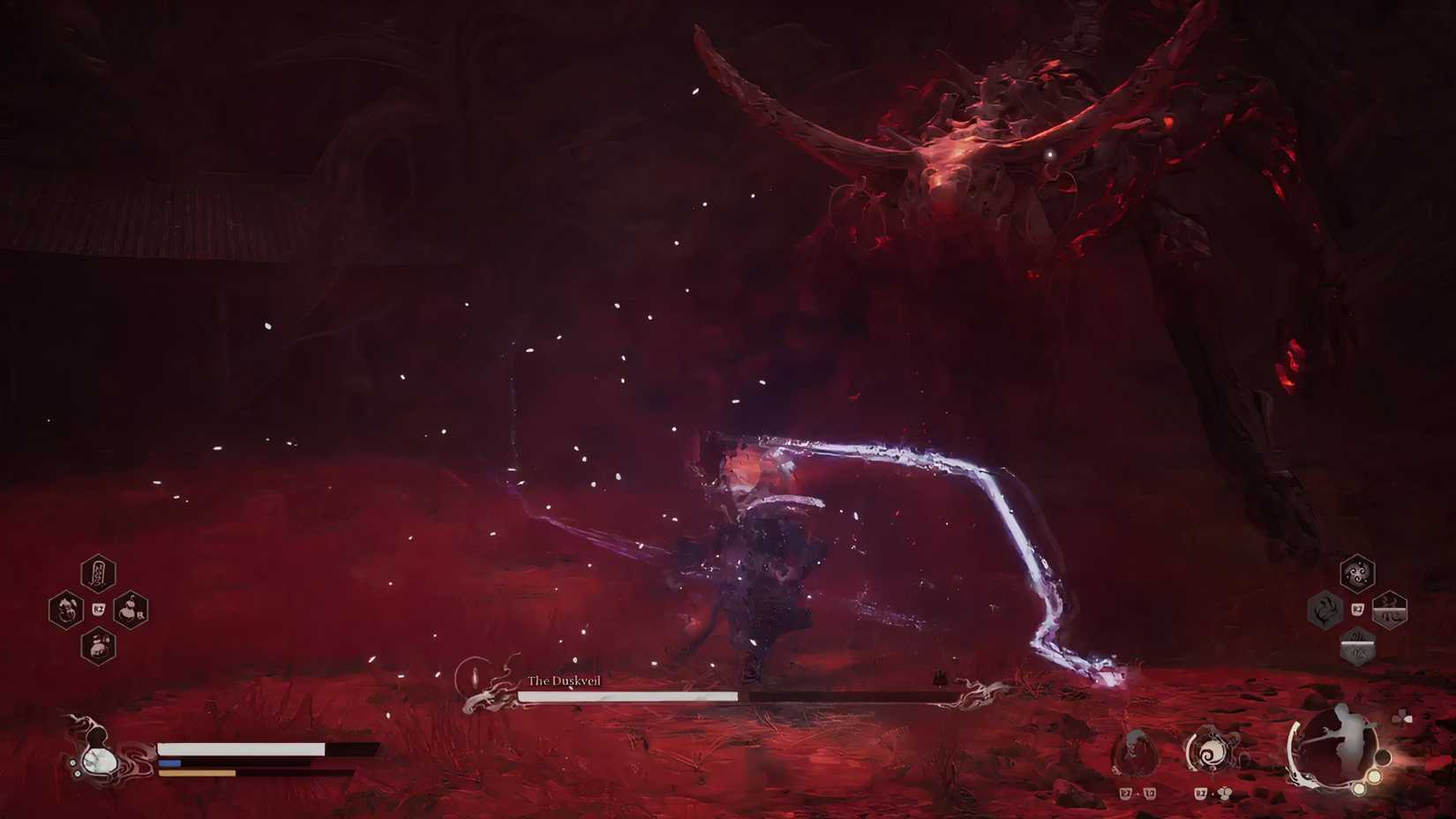Select the talisman scroll icon on the left wheel

pyautogui.click(x=98, y=573)
